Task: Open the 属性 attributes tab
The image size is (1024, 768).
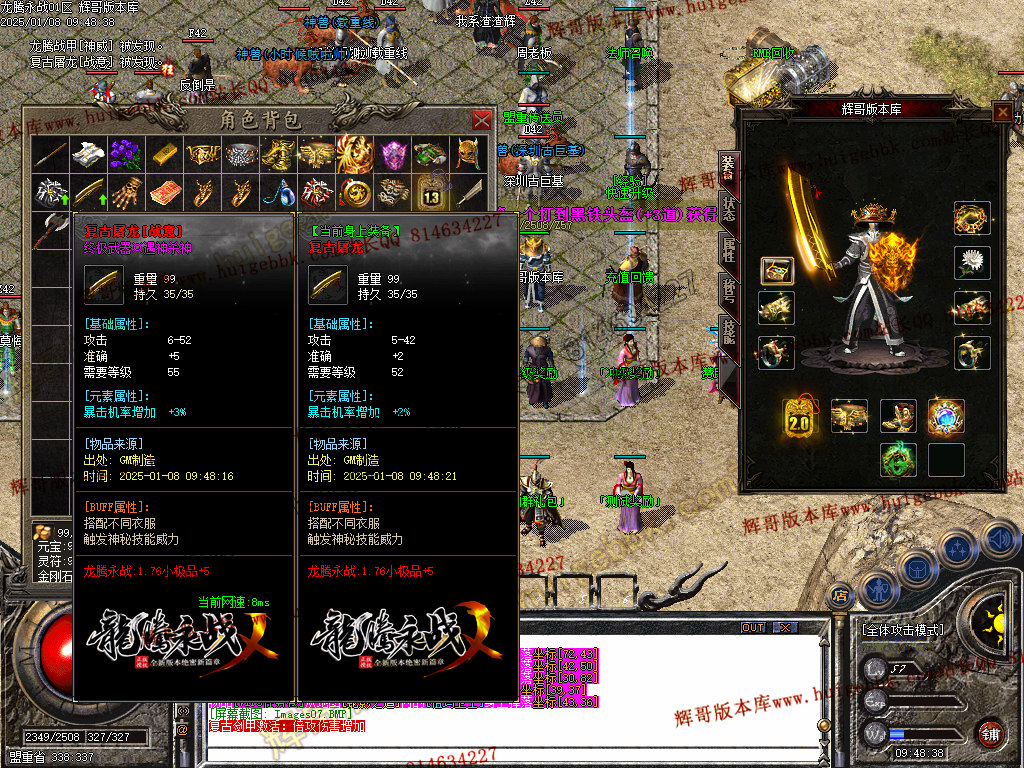Action: pos(728,249)
